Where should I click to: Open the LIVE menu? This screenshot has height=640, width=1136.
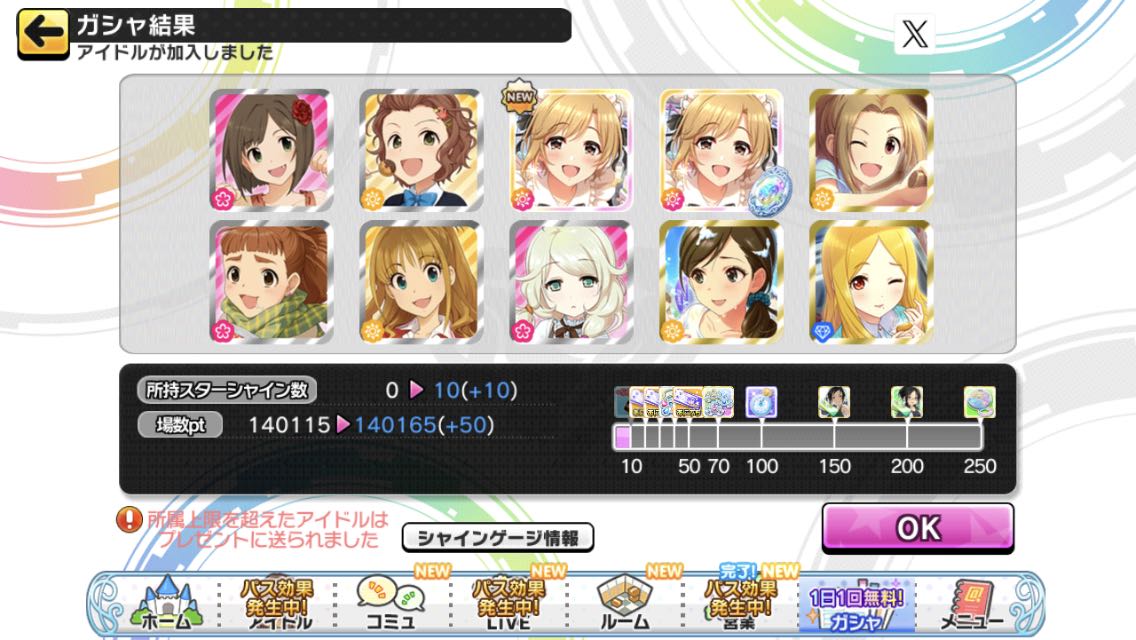click(x=509, y=602)
